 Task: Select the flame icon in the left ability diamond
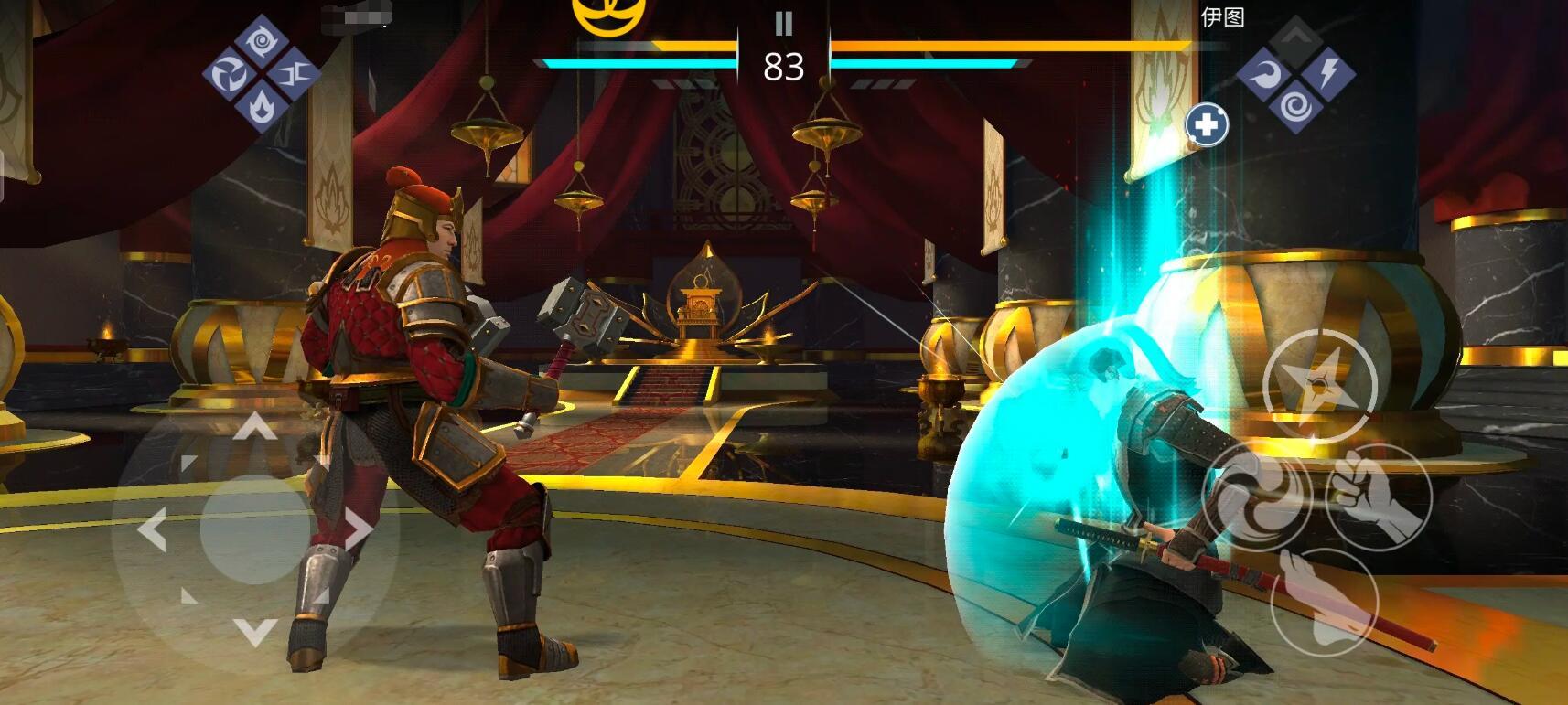tap(261, 106)
